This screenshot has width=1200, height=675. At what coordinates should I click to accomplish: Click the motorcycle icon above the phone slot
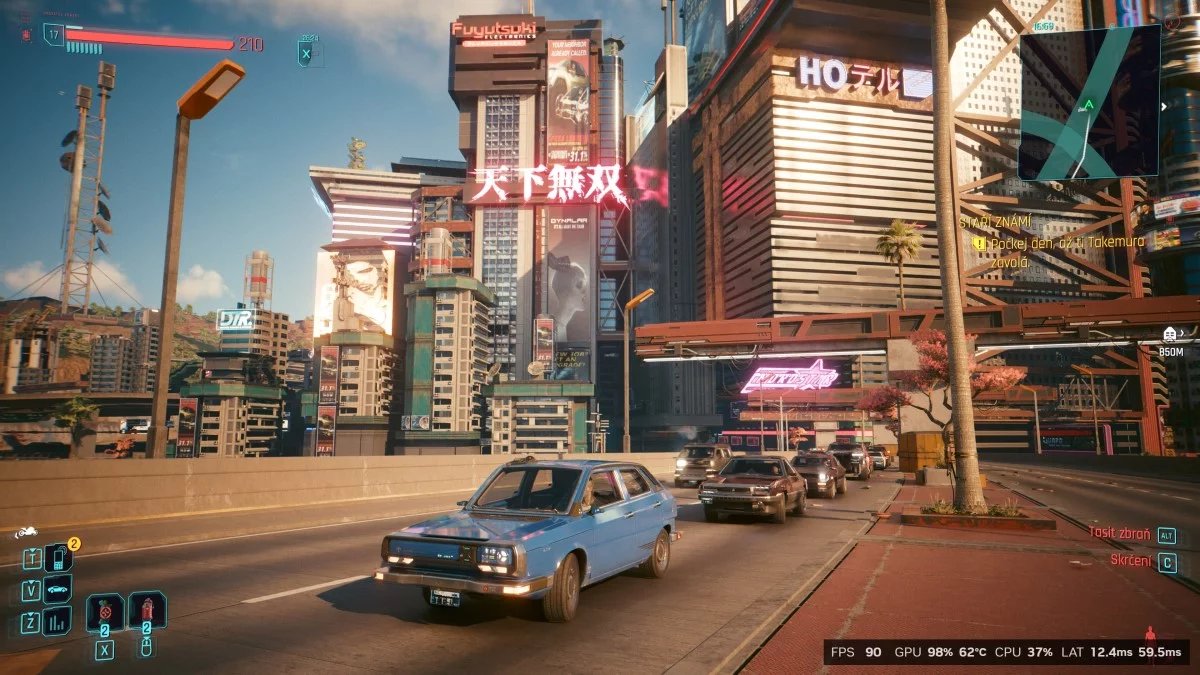(25, 533)
